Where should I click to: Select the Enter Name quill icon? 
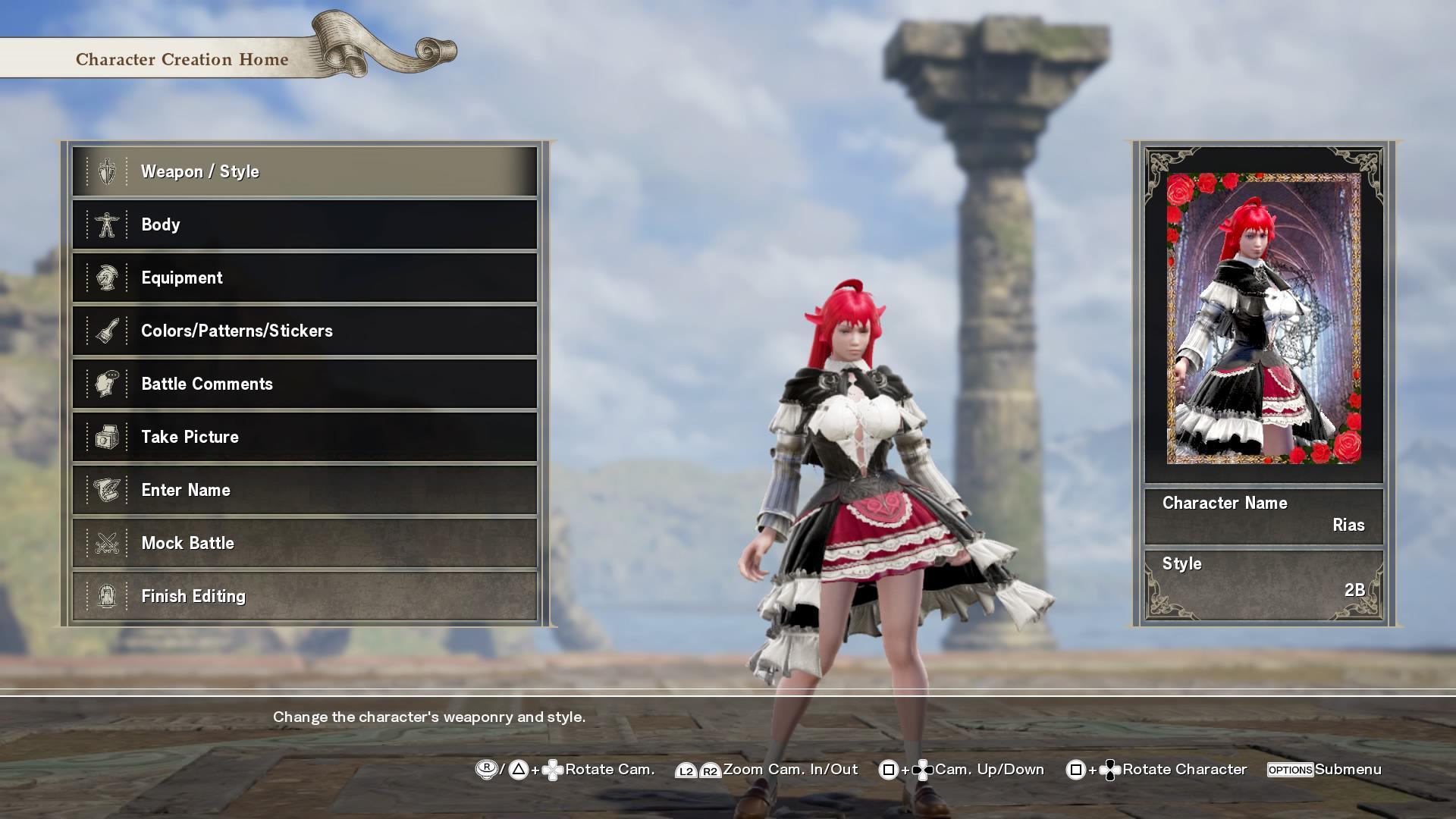(x=108, y=490)
